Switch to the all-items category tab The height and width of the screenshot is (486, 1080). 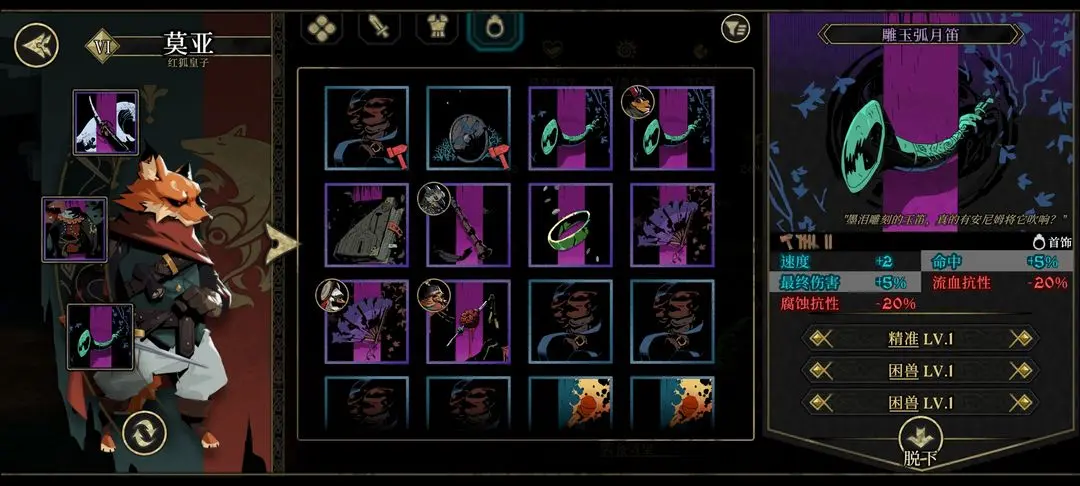point(321,28)
